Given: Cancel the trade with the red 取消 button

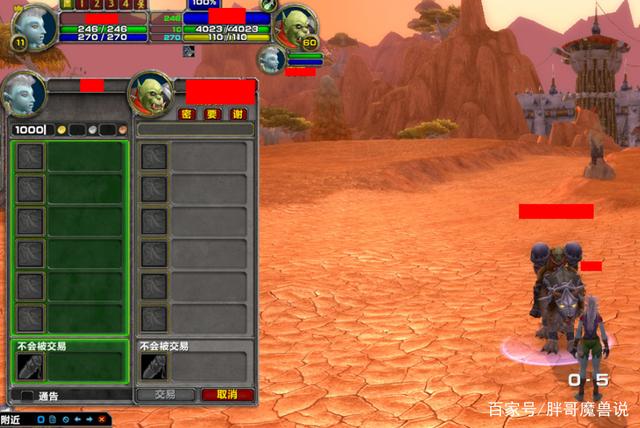Looking at the screenshot, I should click(x=227, y=395).
